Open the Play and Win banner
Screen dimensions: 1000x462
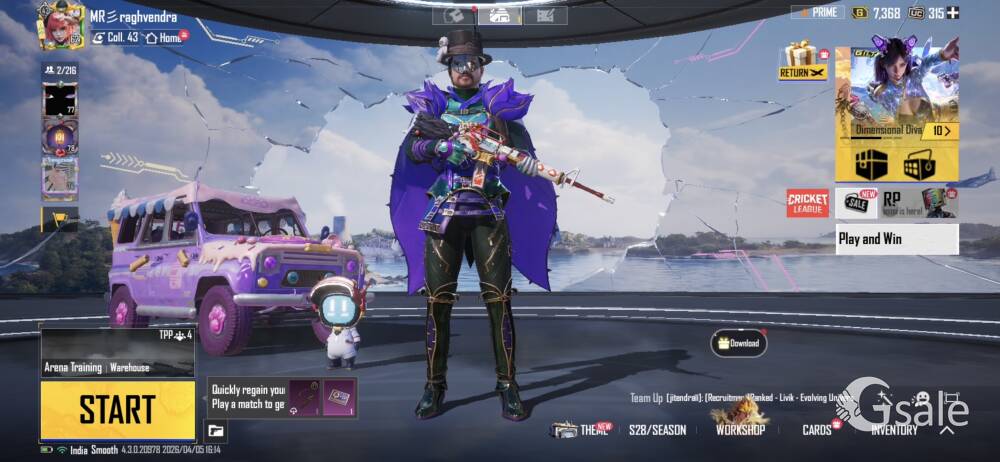click(x=896, y=239)
